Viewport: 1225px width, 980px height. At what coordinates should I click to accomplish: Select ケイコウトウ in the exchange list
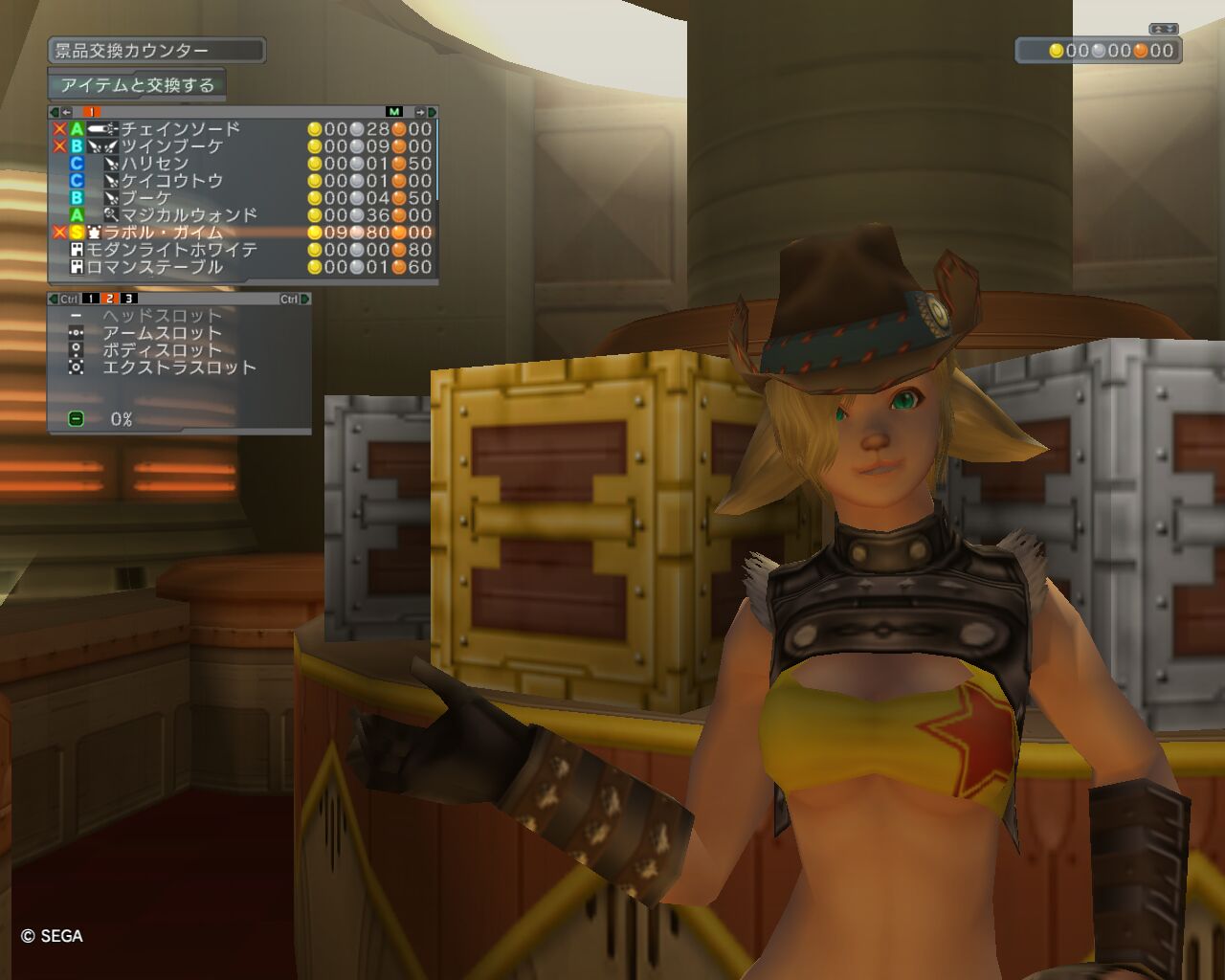[171, 181]
